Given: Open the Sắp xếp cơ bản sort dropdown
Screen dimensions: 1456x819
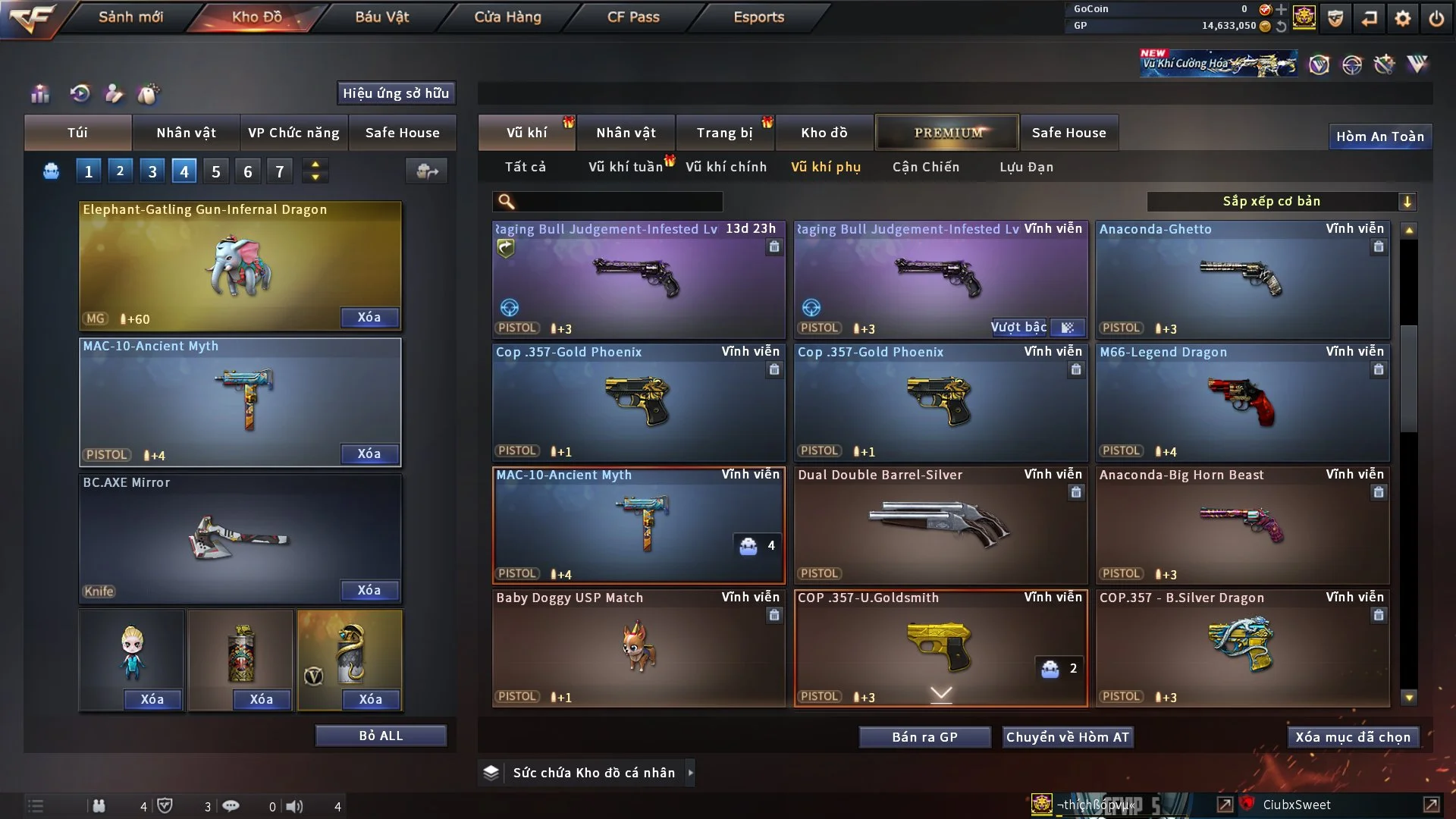Looking at the screenshot, I should click(x=1282, y=201).
